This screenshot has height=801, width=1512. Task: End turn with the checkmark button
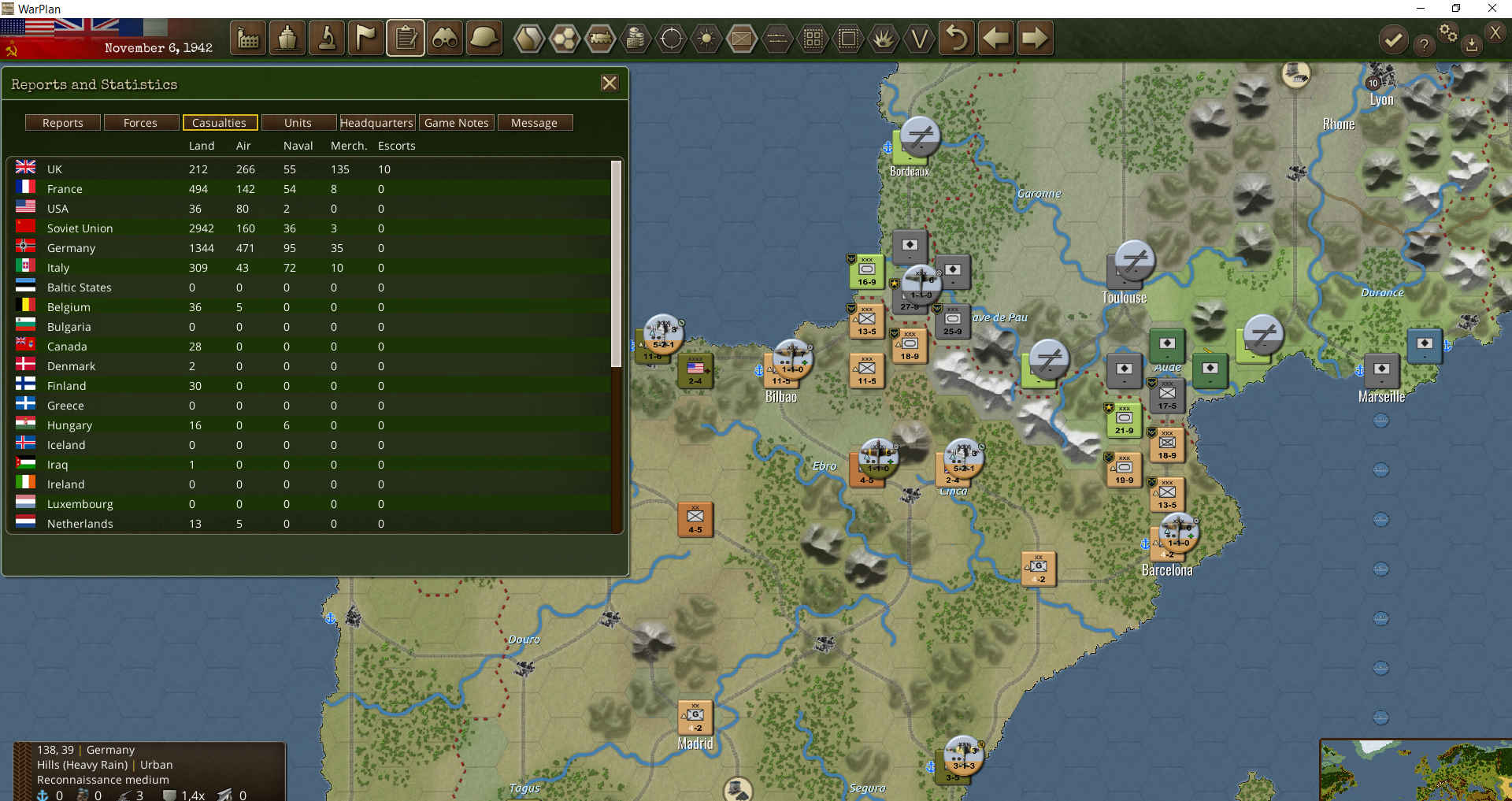1393,39
